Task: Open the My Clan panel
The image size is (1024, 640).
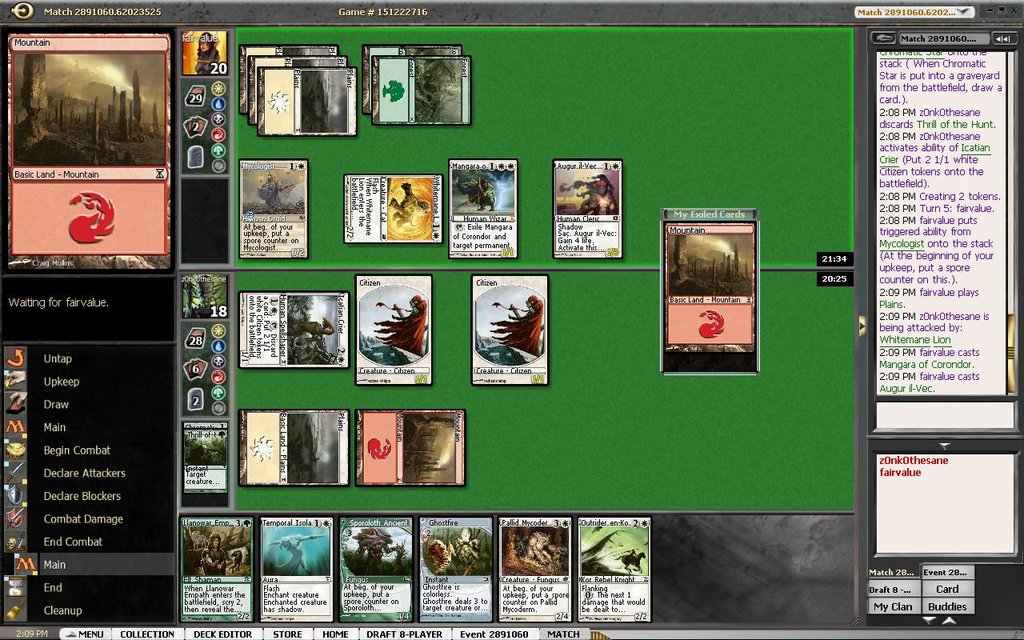Action: pos(893,606)
